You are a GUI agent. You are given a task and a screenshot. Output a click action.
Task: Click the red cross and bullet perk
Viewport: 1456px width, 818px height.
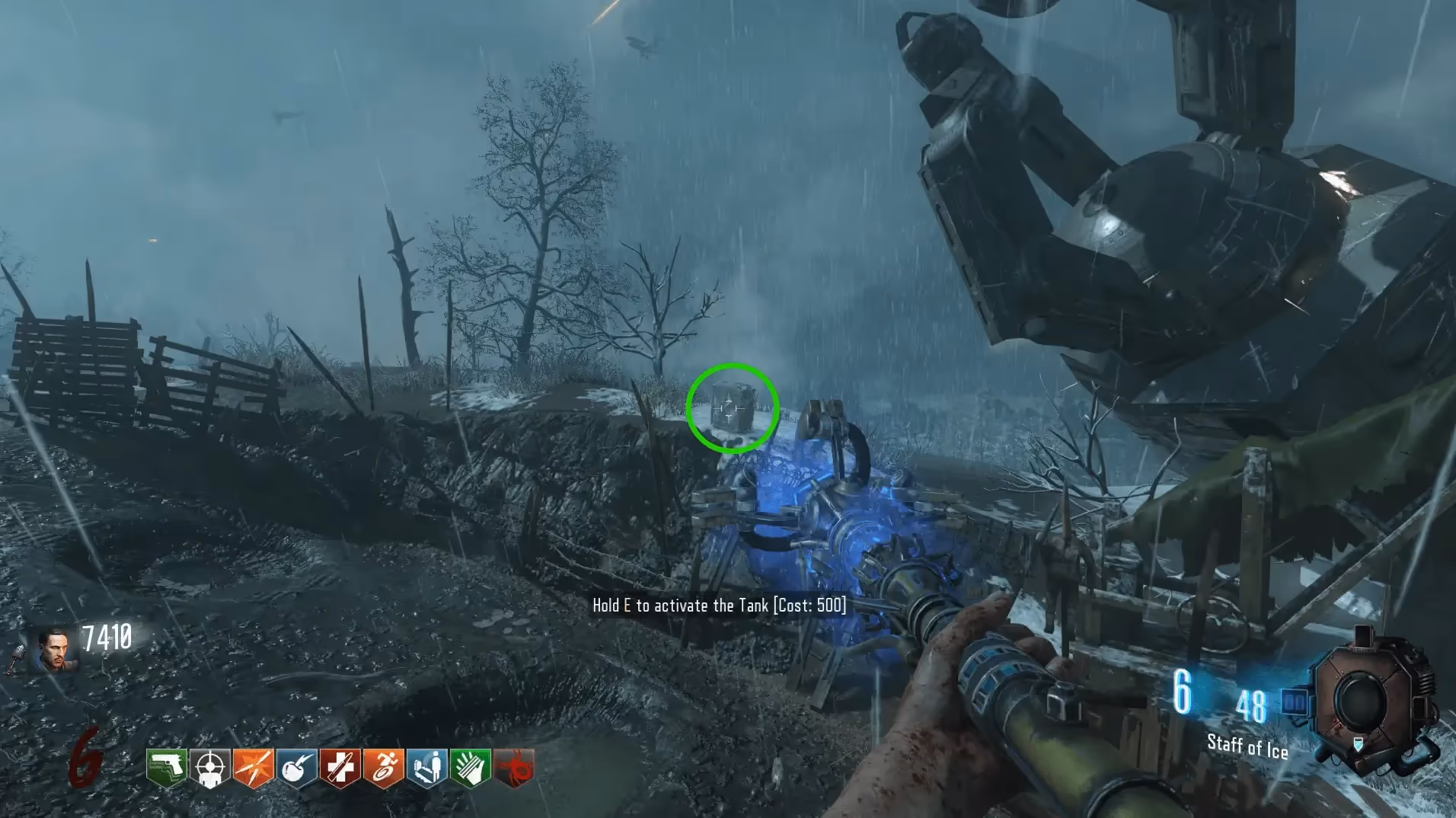tap(340, 768)
